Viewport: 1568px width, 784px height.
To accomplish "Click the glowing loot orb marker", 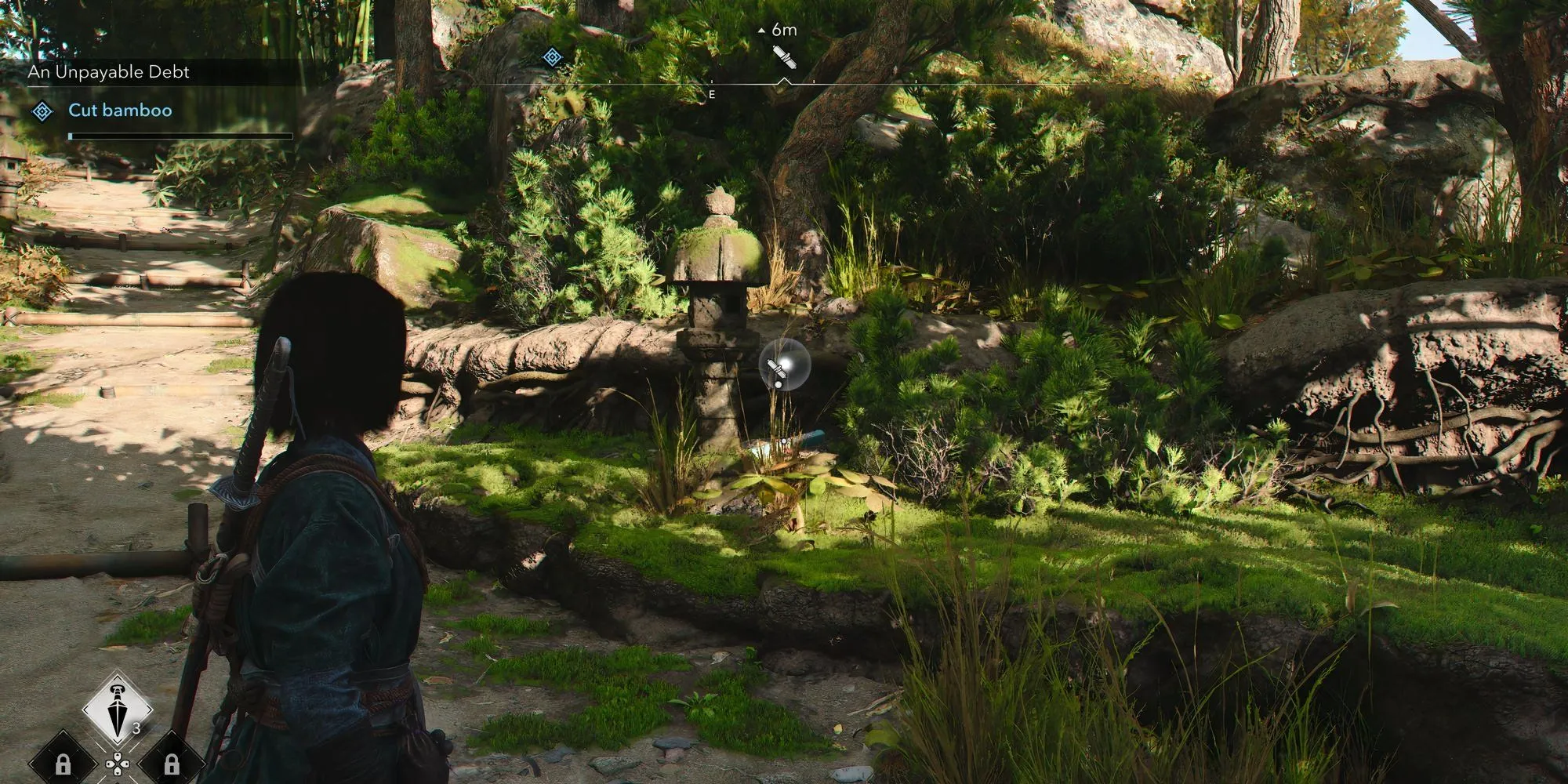I will (783, 366).
